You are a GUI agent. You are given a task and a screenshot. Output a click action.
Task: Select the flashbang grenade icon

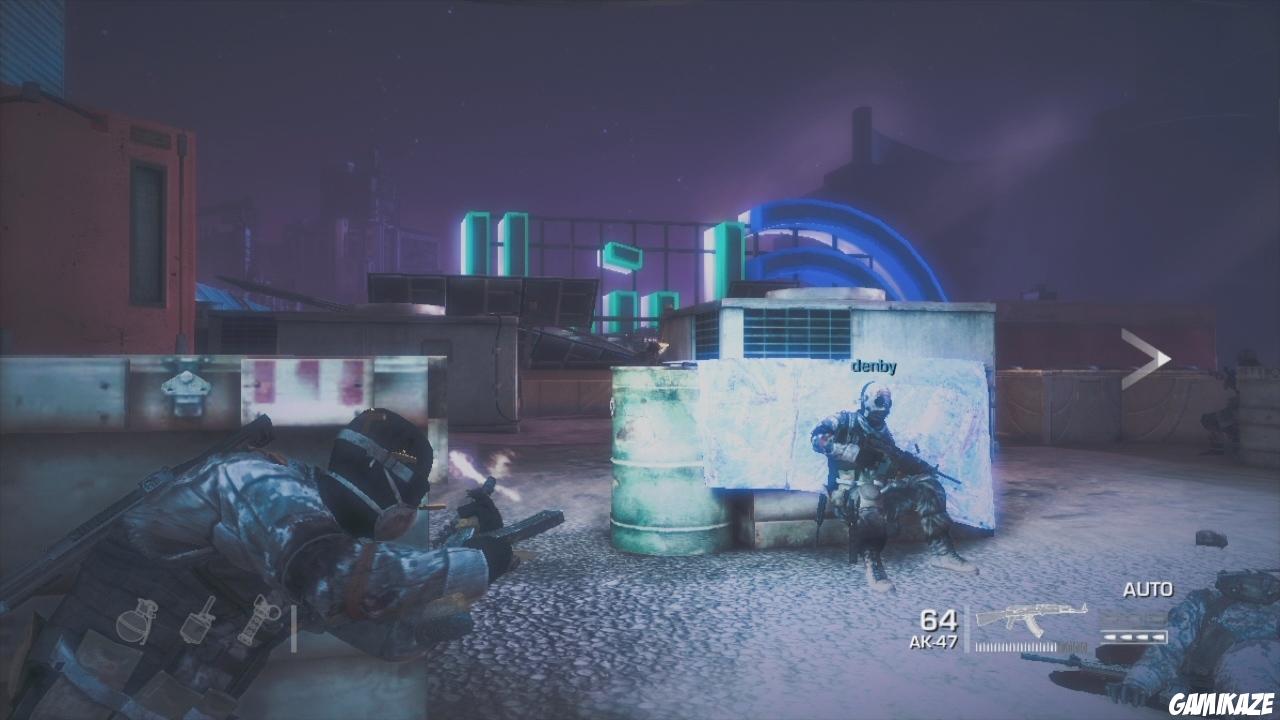[196, 625]
